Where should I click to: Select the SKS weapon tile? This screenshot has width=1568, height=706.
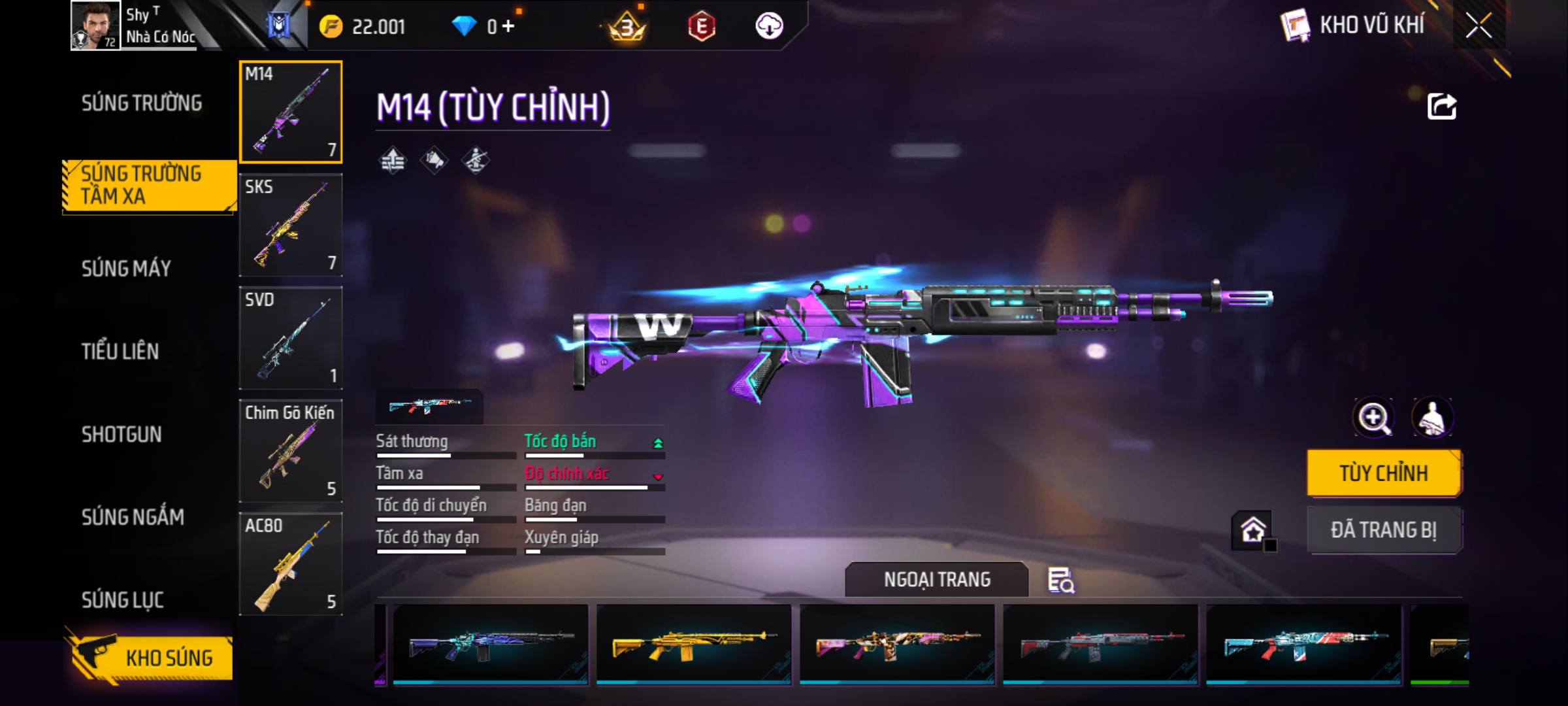(x=291, y=225)
